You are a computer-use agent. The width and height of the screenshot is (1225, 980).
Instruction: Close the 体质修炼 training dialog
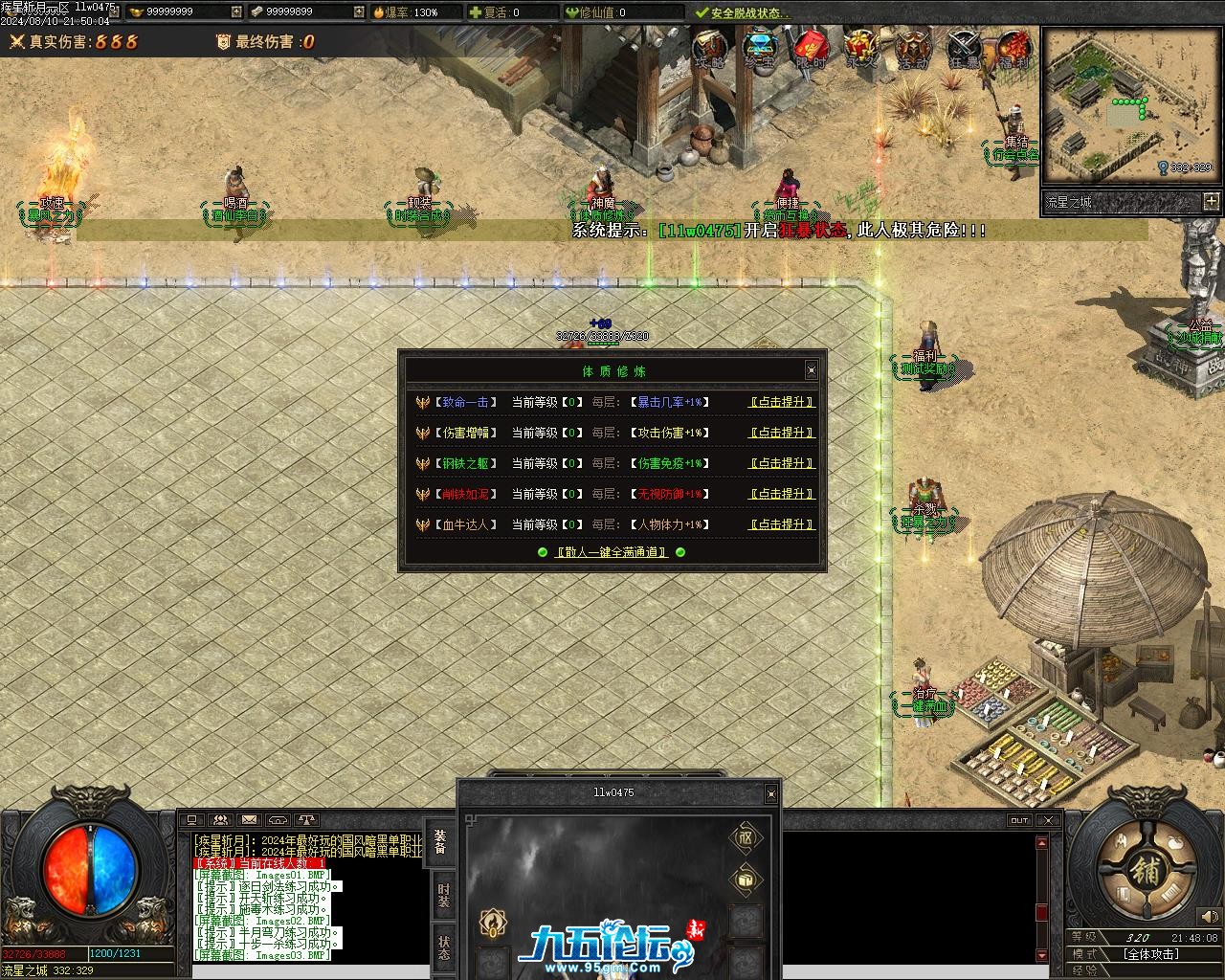pos(811,370)
